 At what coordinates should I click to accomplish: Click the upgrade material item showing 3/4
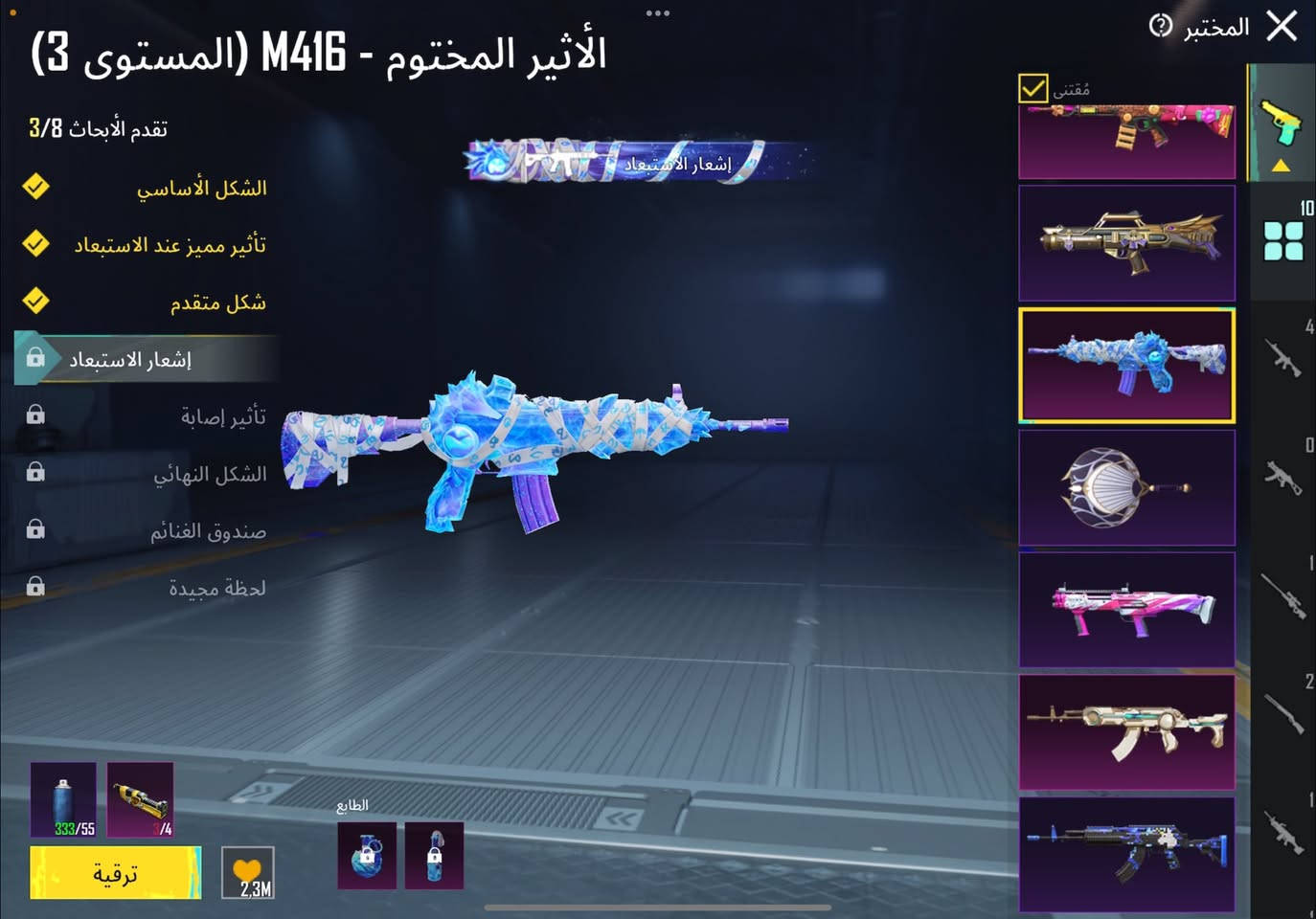[x=140, y=799]
